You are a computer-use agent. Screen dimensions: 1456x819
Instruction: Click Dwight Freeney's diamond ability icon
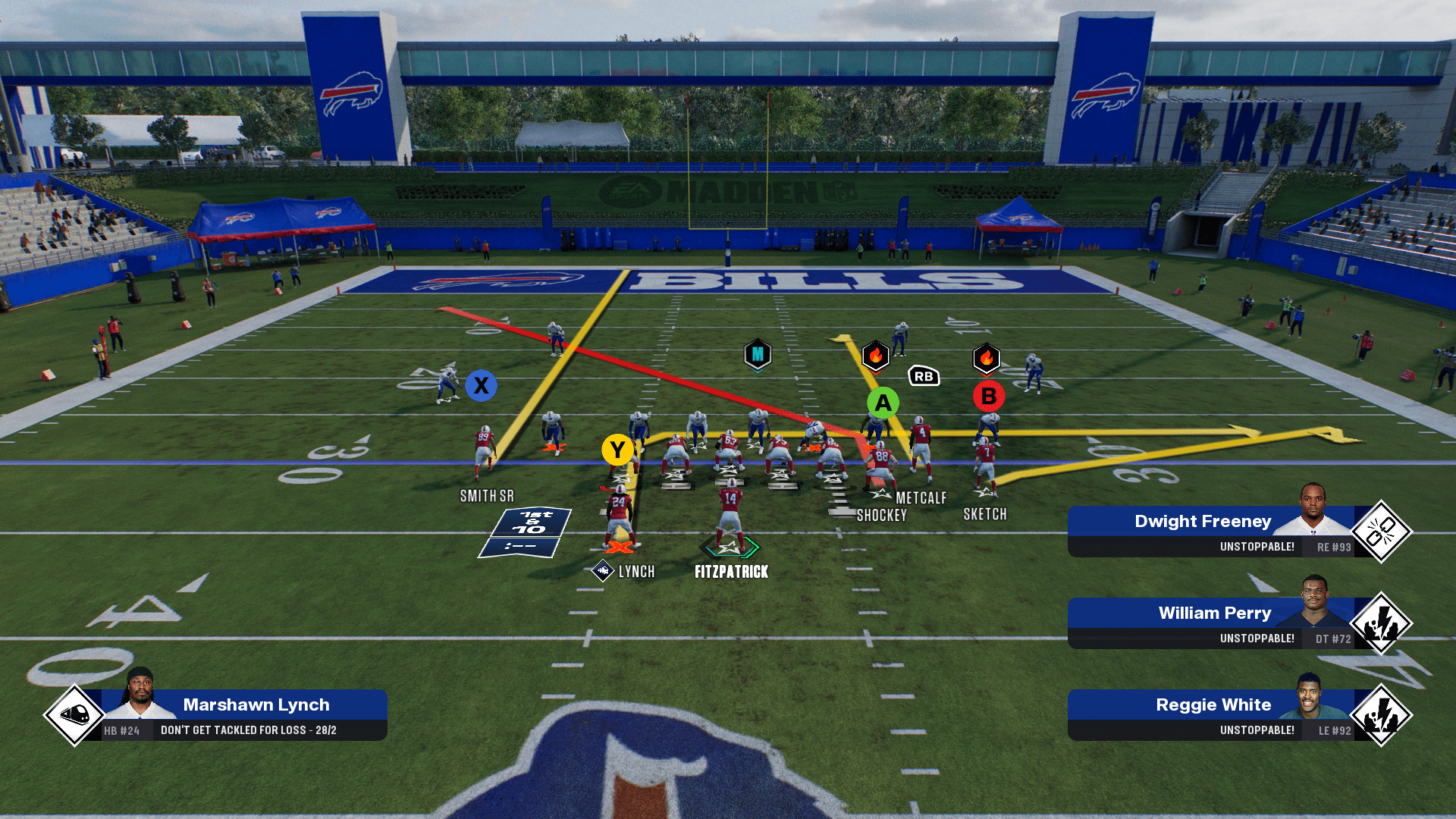click(1381, 532)
